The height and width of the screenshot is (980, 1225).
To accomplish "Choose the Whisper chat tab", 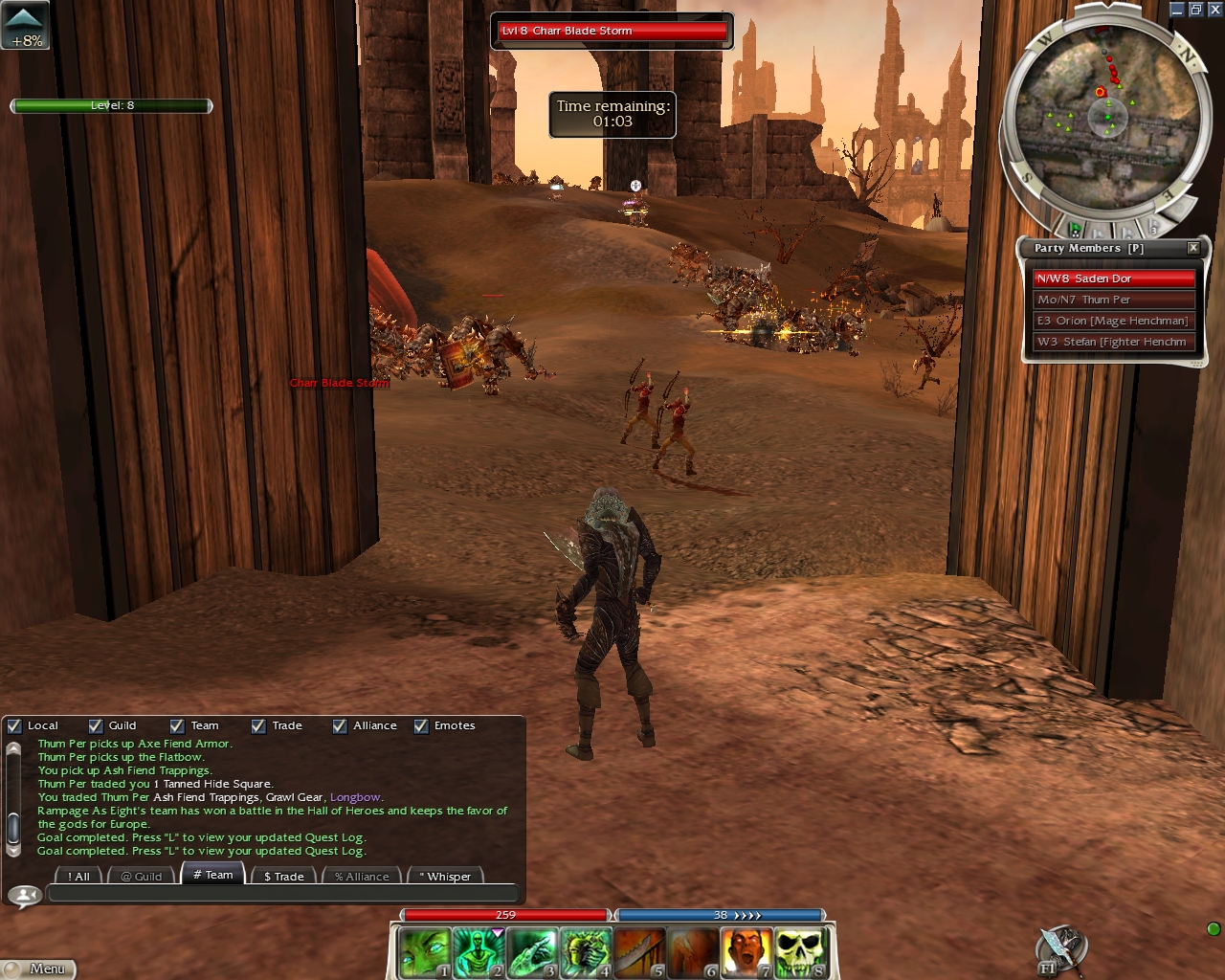I will tap(445, 876).
